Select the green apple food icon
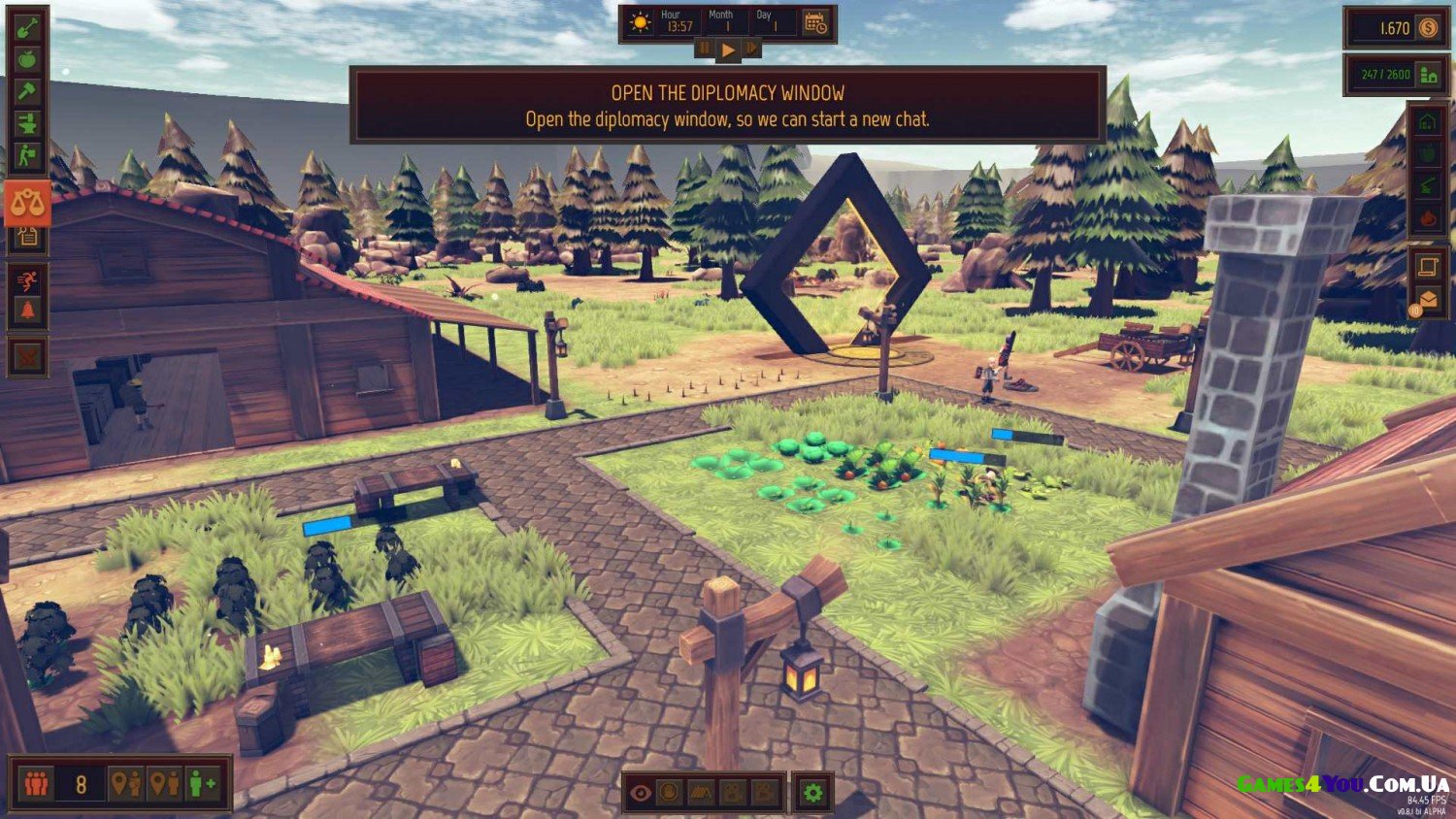Viewport: 1456px width, 819px height. pyautogui.click(x=27, y=59)
